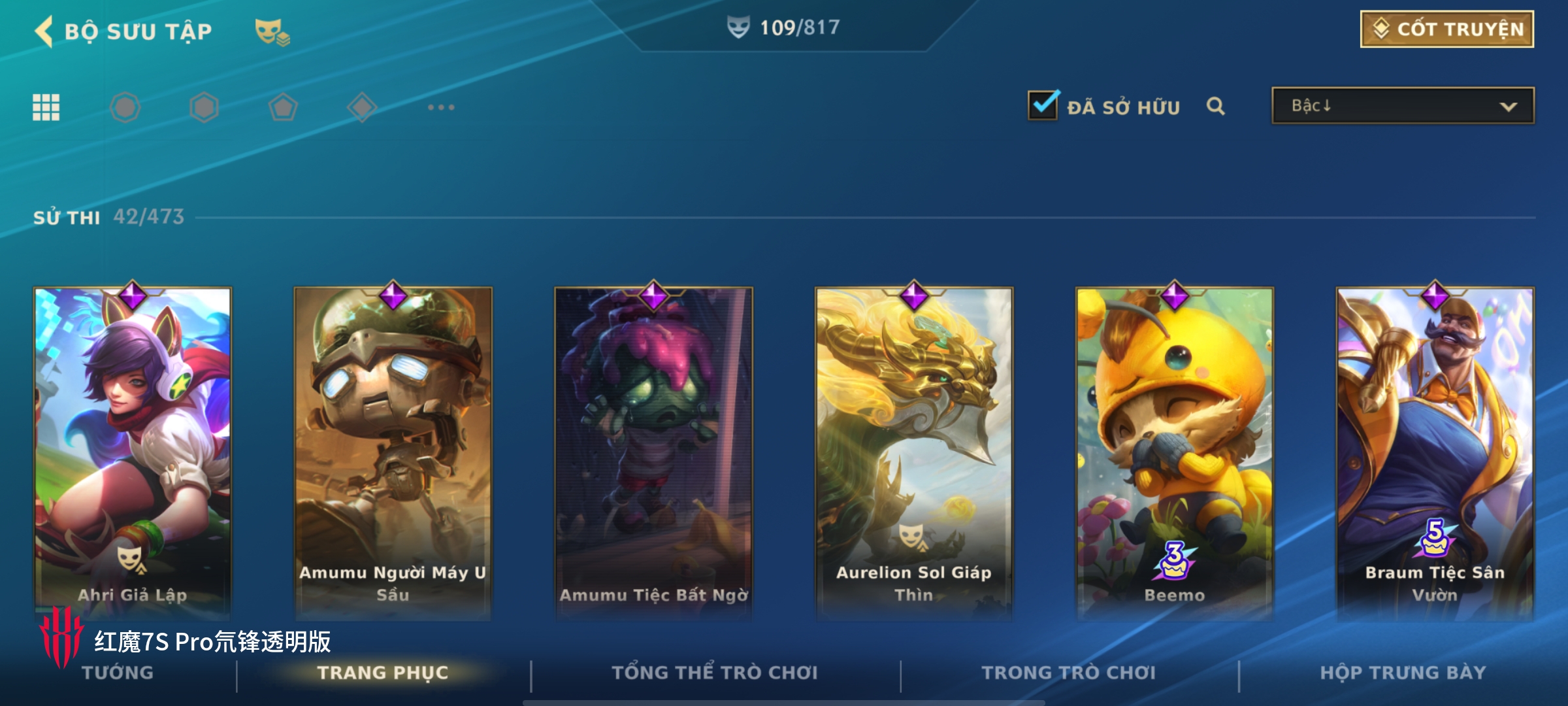Toggle the Đã Sở Hữu checkbox

(x=1043, y=106)
